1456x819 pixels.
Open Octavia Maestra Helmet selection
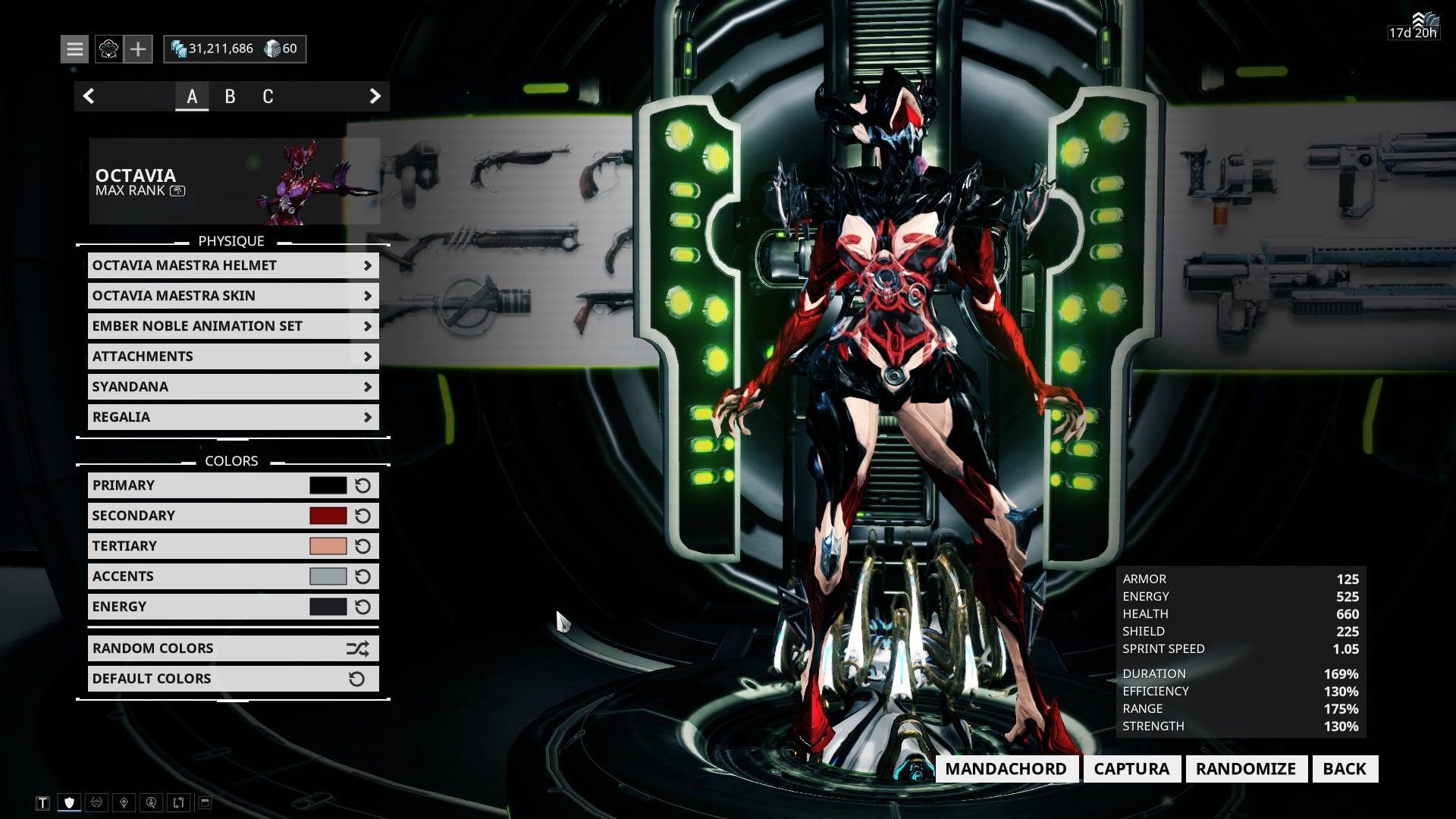[x=233, y=265]
